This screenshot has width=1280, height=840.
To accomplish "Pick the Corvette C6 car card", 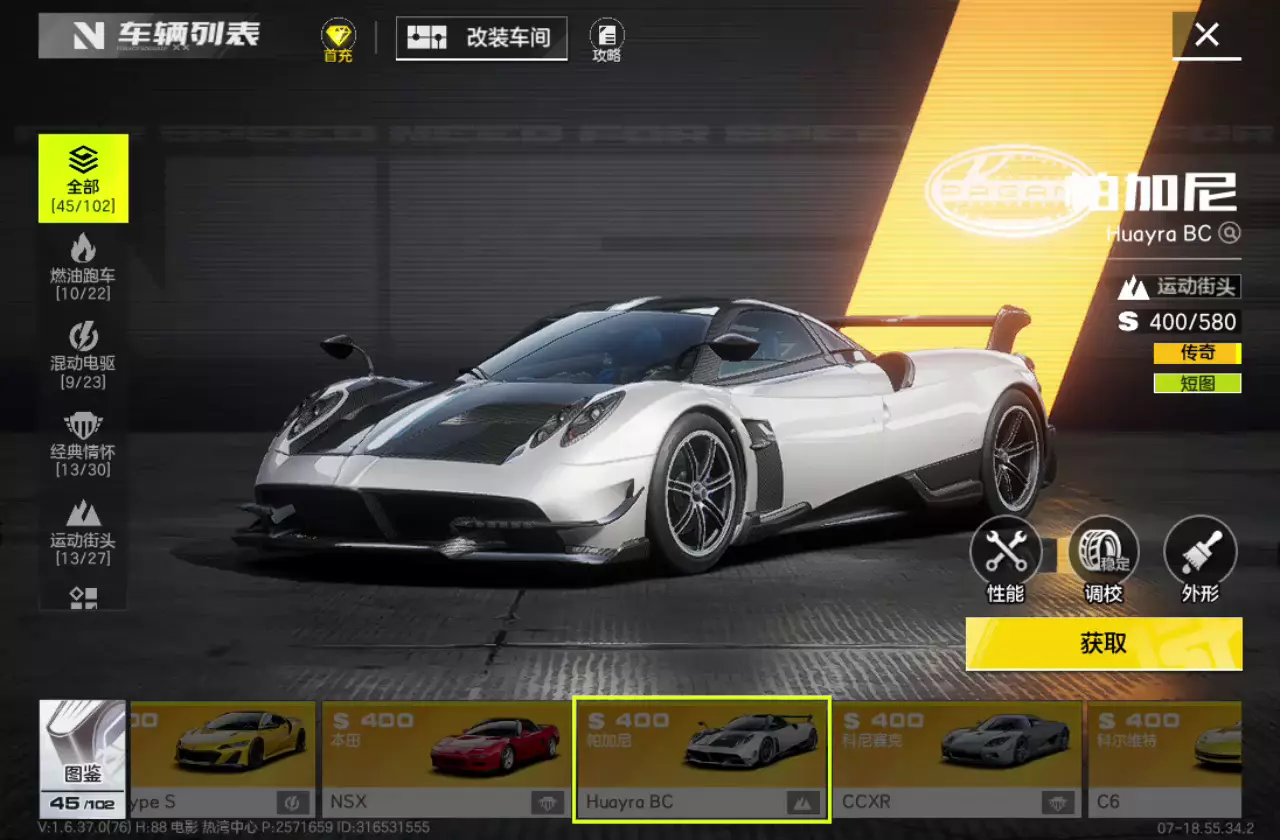I will (1166, 758).
